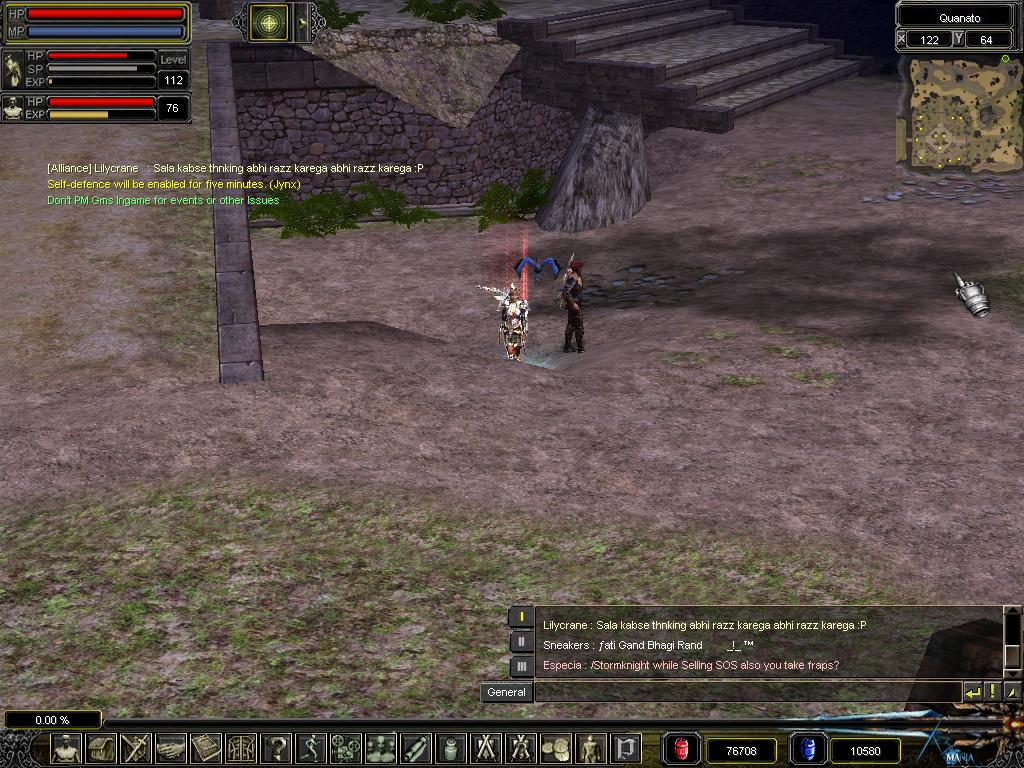Open the book icon in bottom toolbar
This screenshot has height=768, width=1024.
tap(206, 748)
